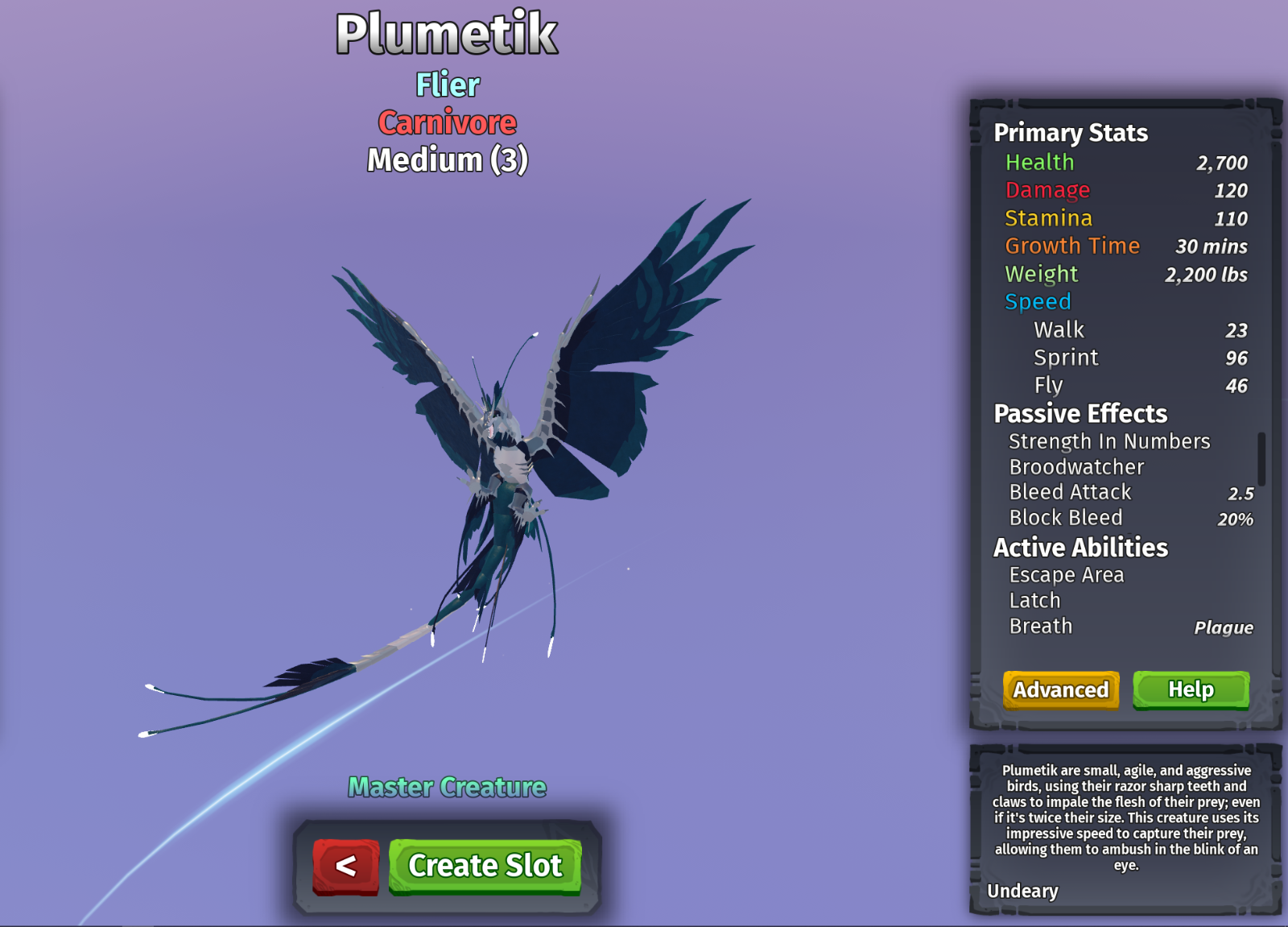Choose the Breath Plague ability entry
Image resolution: width=1288 pixels, height=927 pixels.
1040,627
